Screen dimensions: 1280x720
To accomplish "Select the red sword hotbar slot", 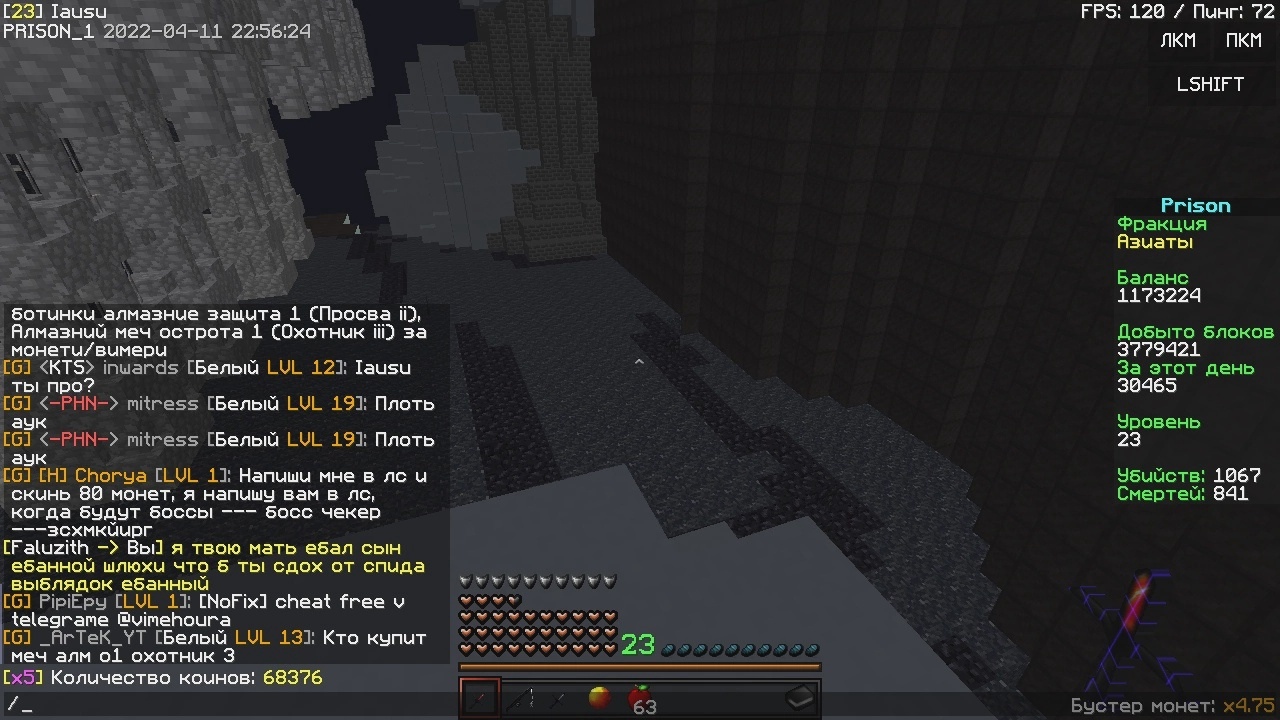I will point(480,698).
